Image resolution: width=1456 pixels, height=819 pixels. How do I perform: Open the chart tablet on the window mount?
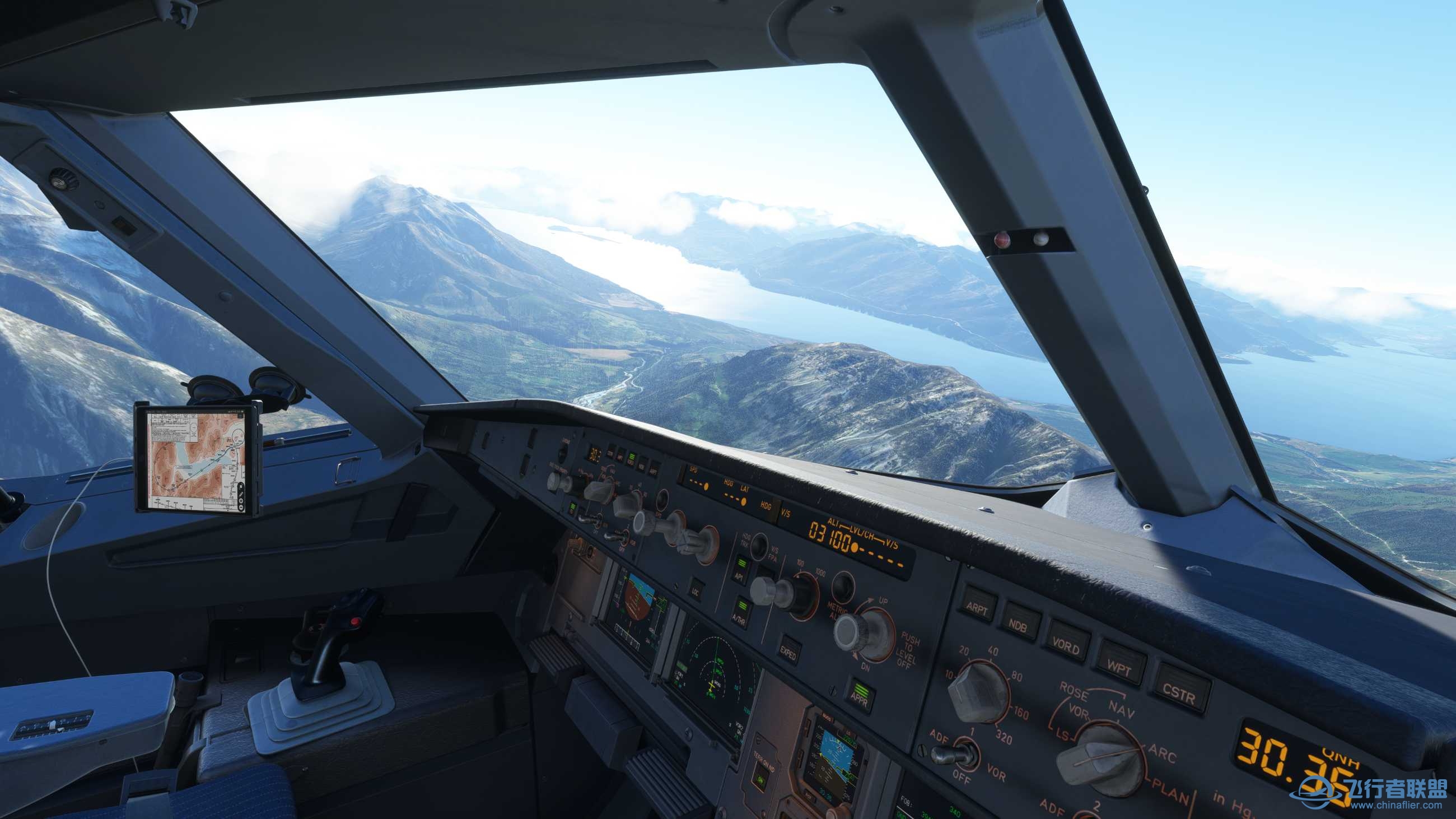pos(198,458)
